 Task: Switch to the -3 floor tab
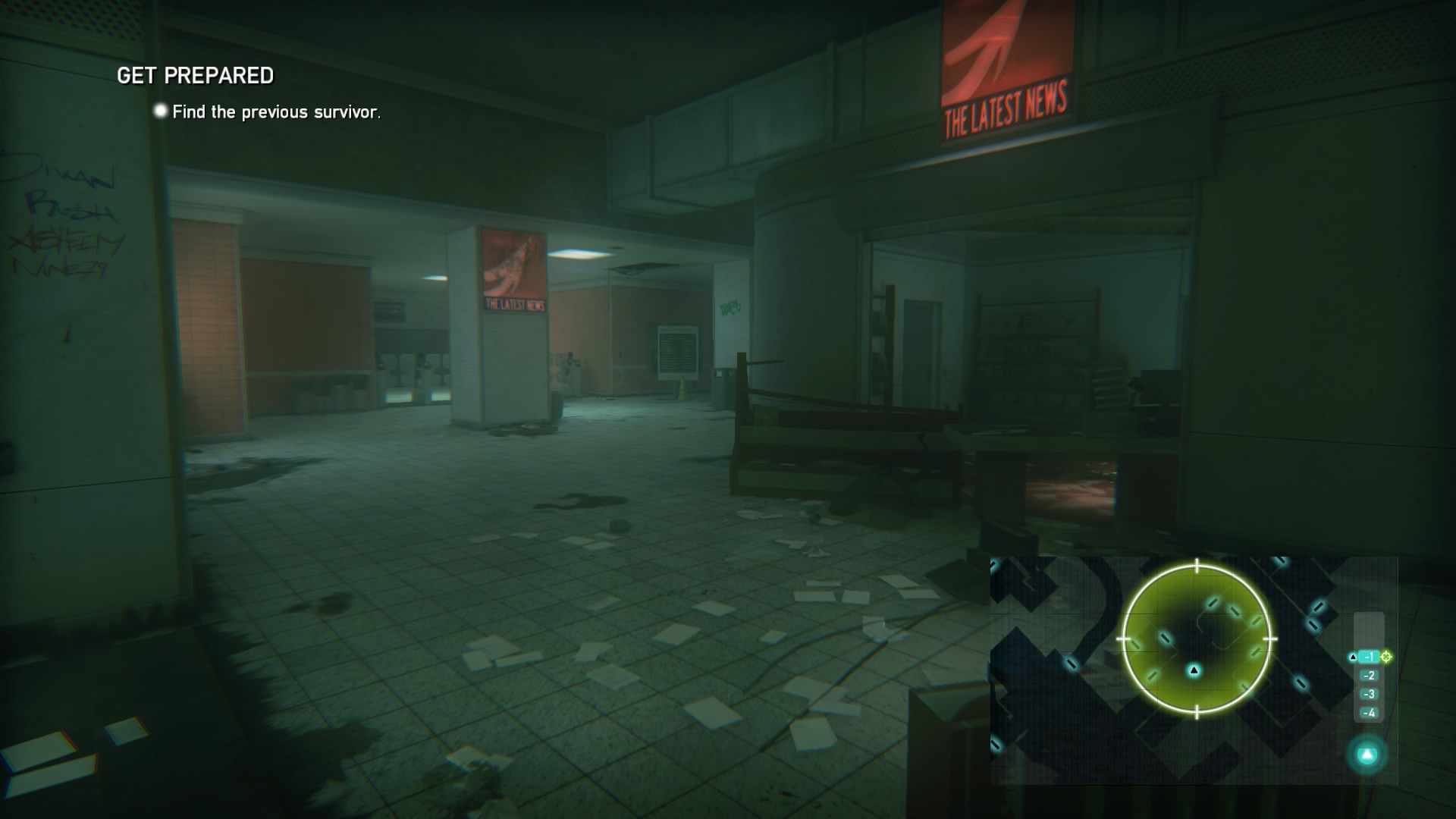tap(1368, 694)
